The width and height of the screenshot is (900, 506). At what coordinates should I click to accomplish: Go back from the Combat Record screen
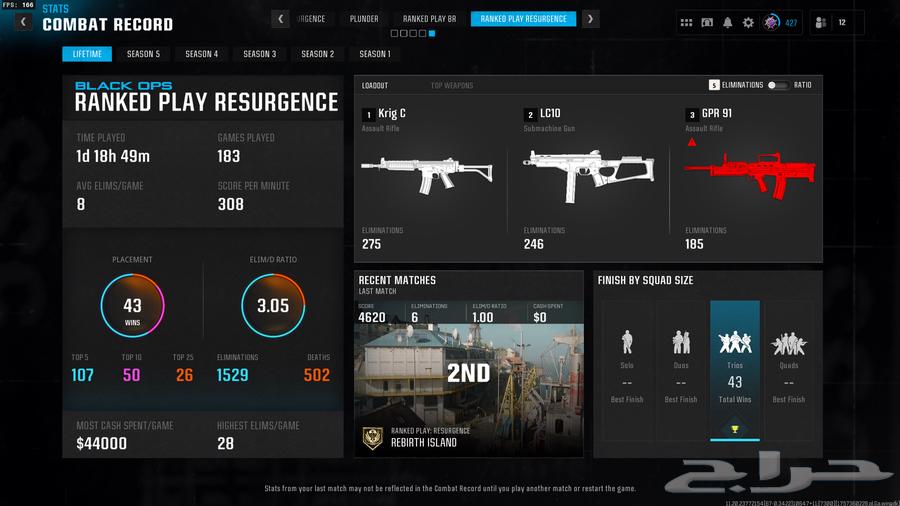point(22,22)
